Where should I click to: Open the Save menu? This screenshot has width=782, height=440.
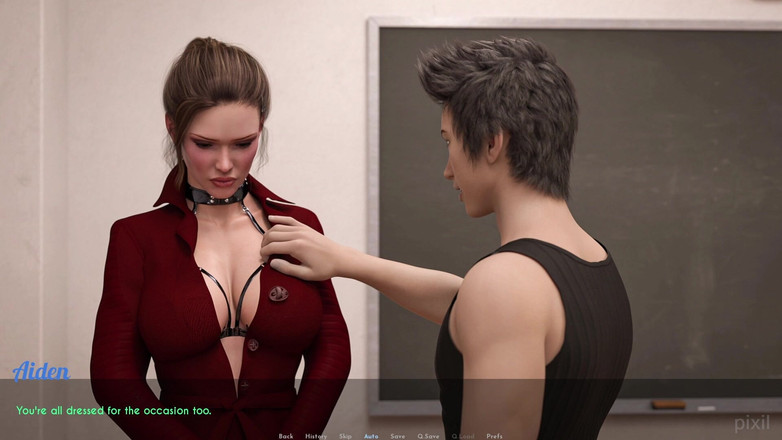click(398, 436)
